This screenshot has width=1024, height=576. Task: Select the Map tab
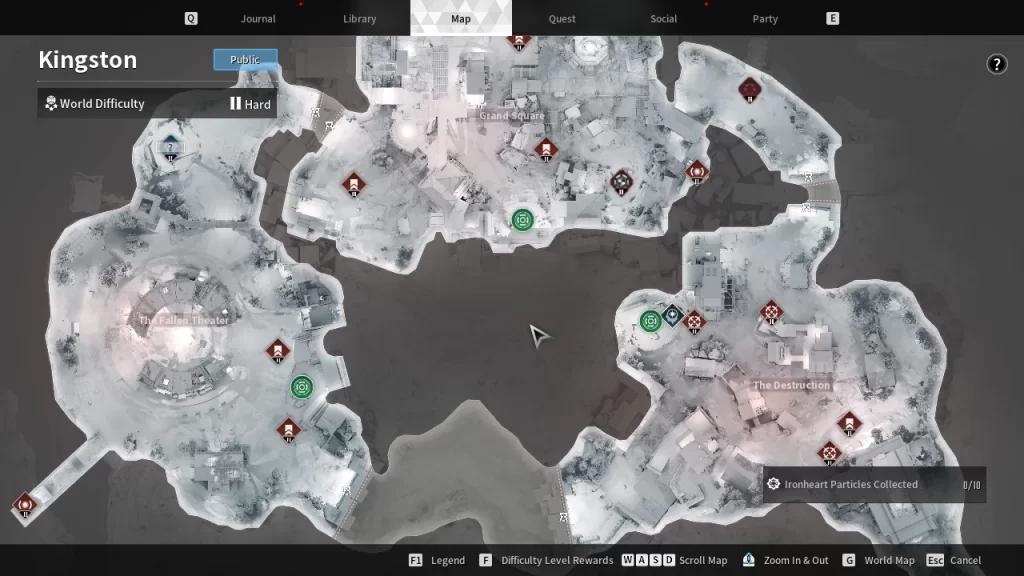click(461, 19)
